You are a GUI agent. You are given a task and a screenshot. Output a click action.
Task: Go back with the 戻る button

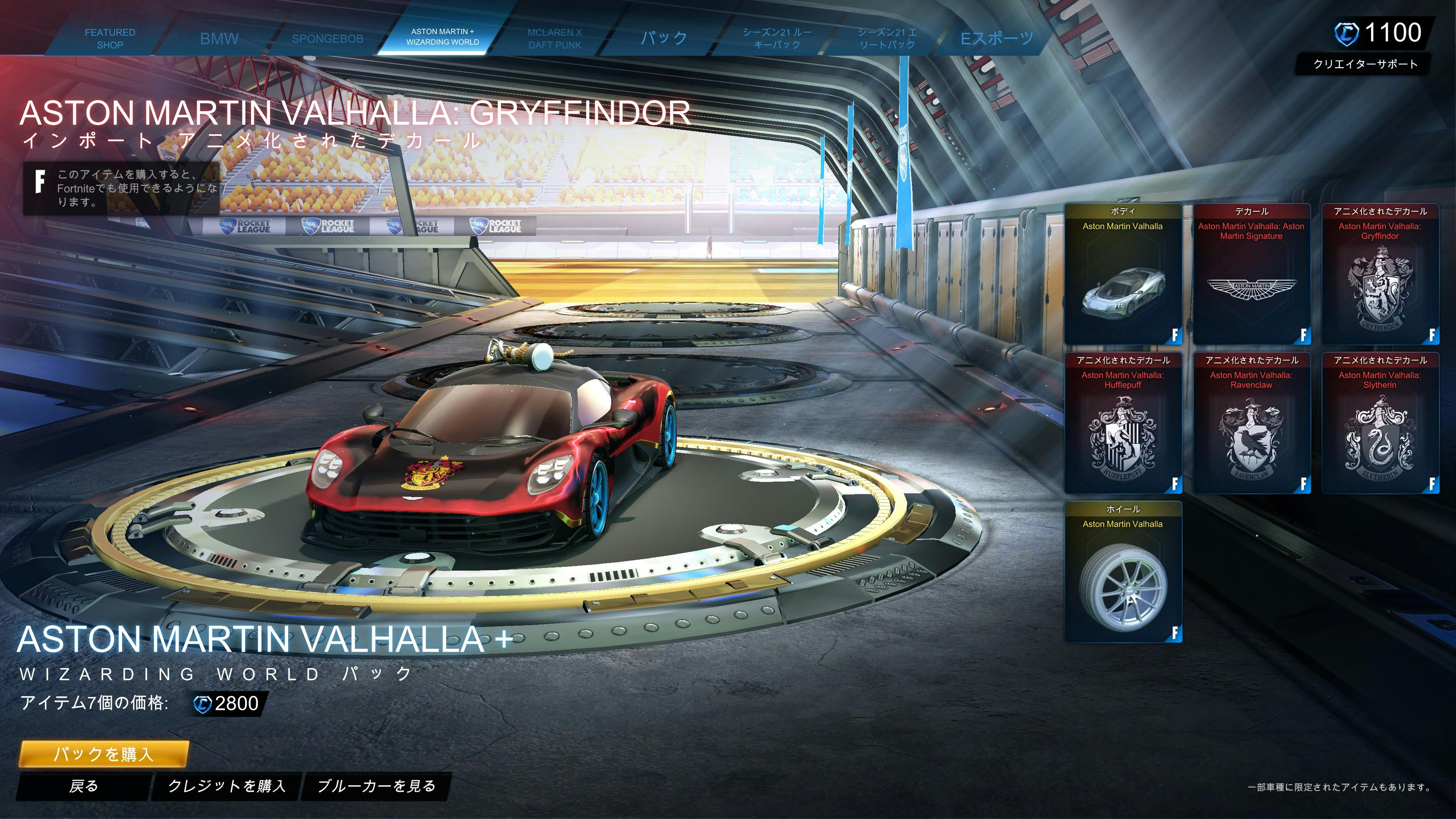(x=84, y=786)
